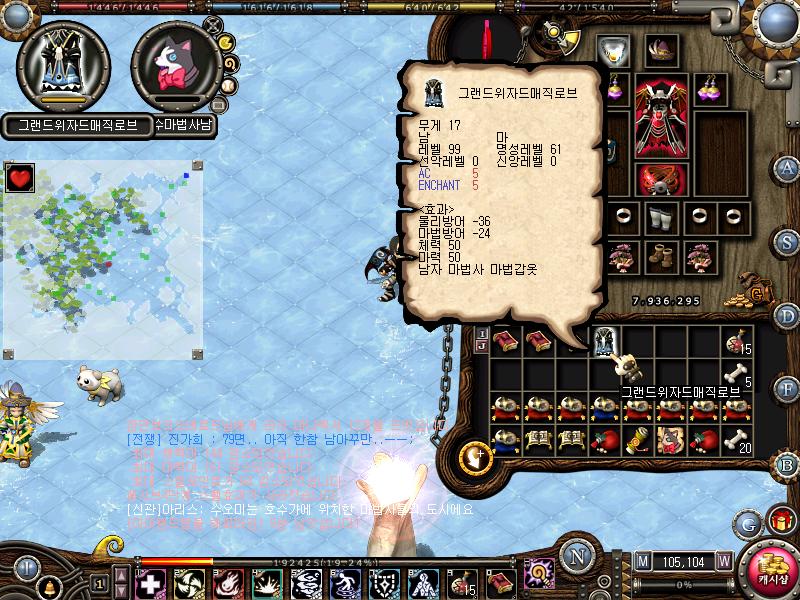Click the round F side button
The image size is (800, 600).
point(787,387)
